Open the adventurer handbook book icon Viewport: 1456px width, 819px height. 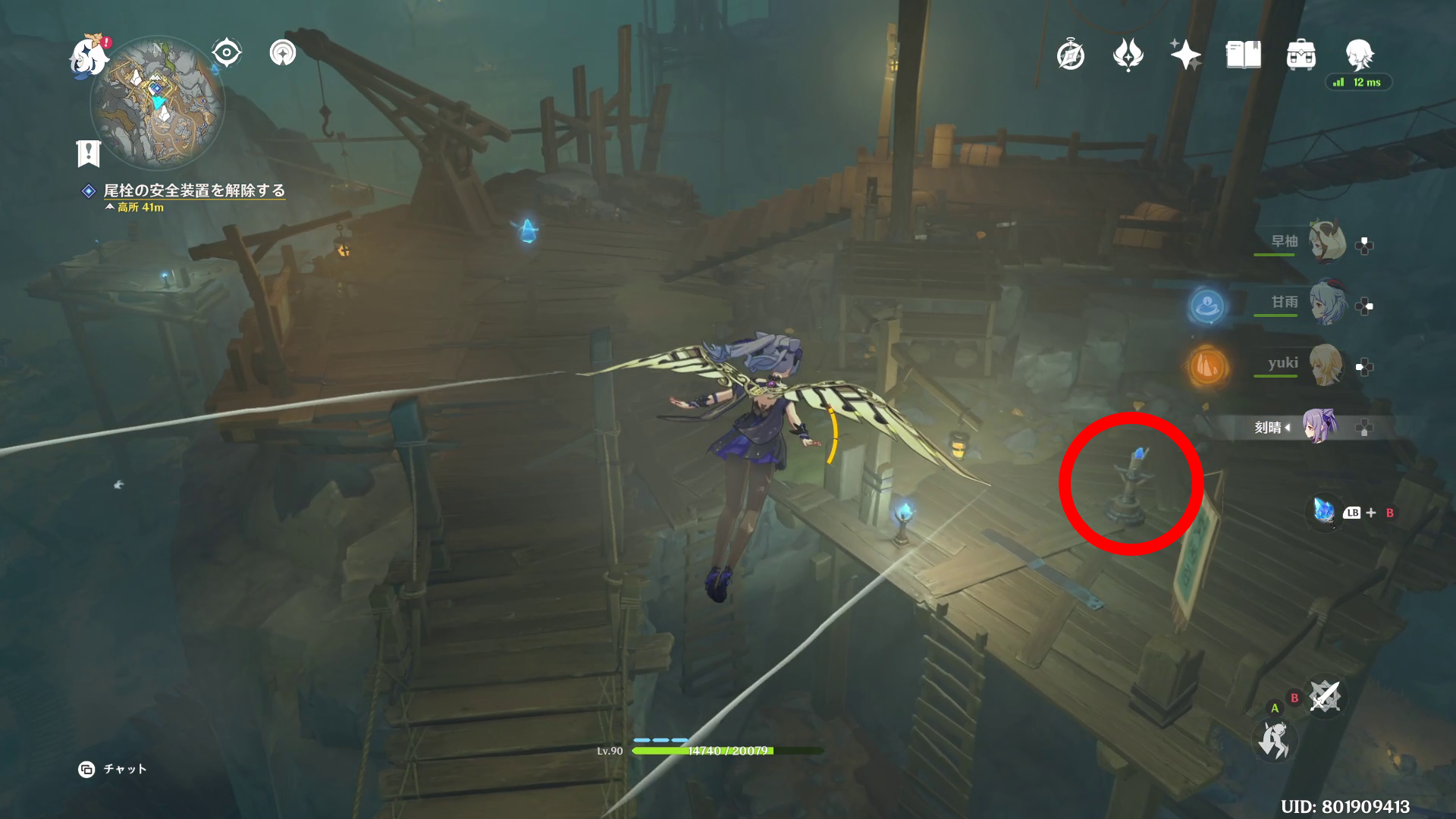tap(1243, 55)
